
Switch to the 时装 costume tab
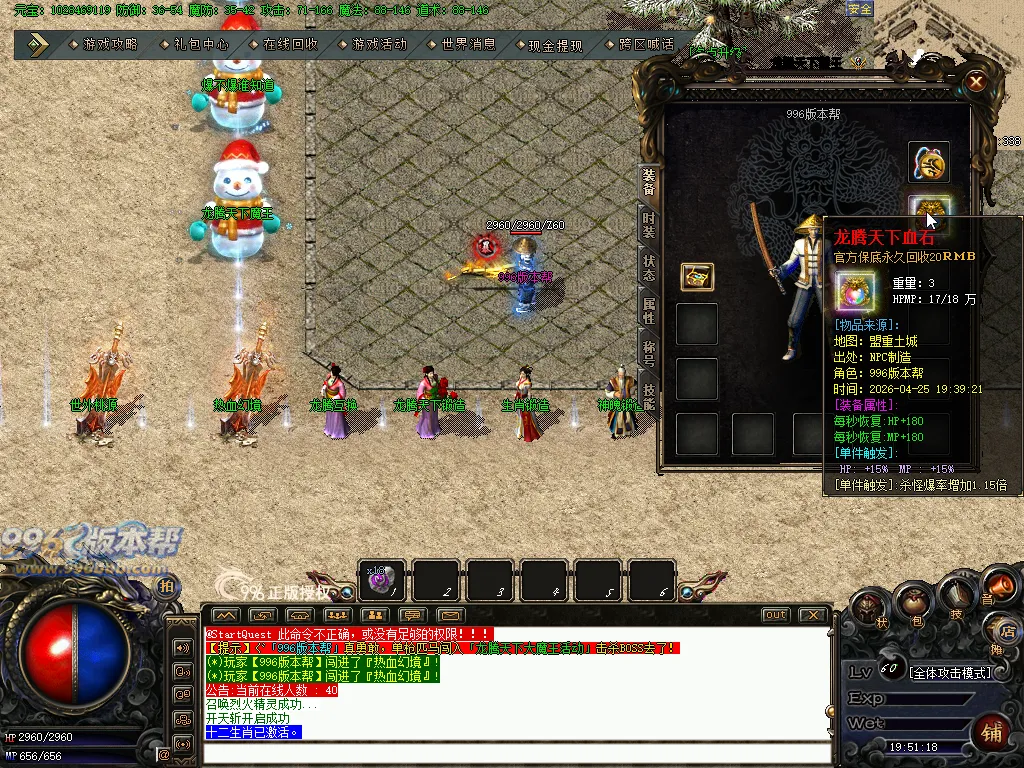pos(649,226)
